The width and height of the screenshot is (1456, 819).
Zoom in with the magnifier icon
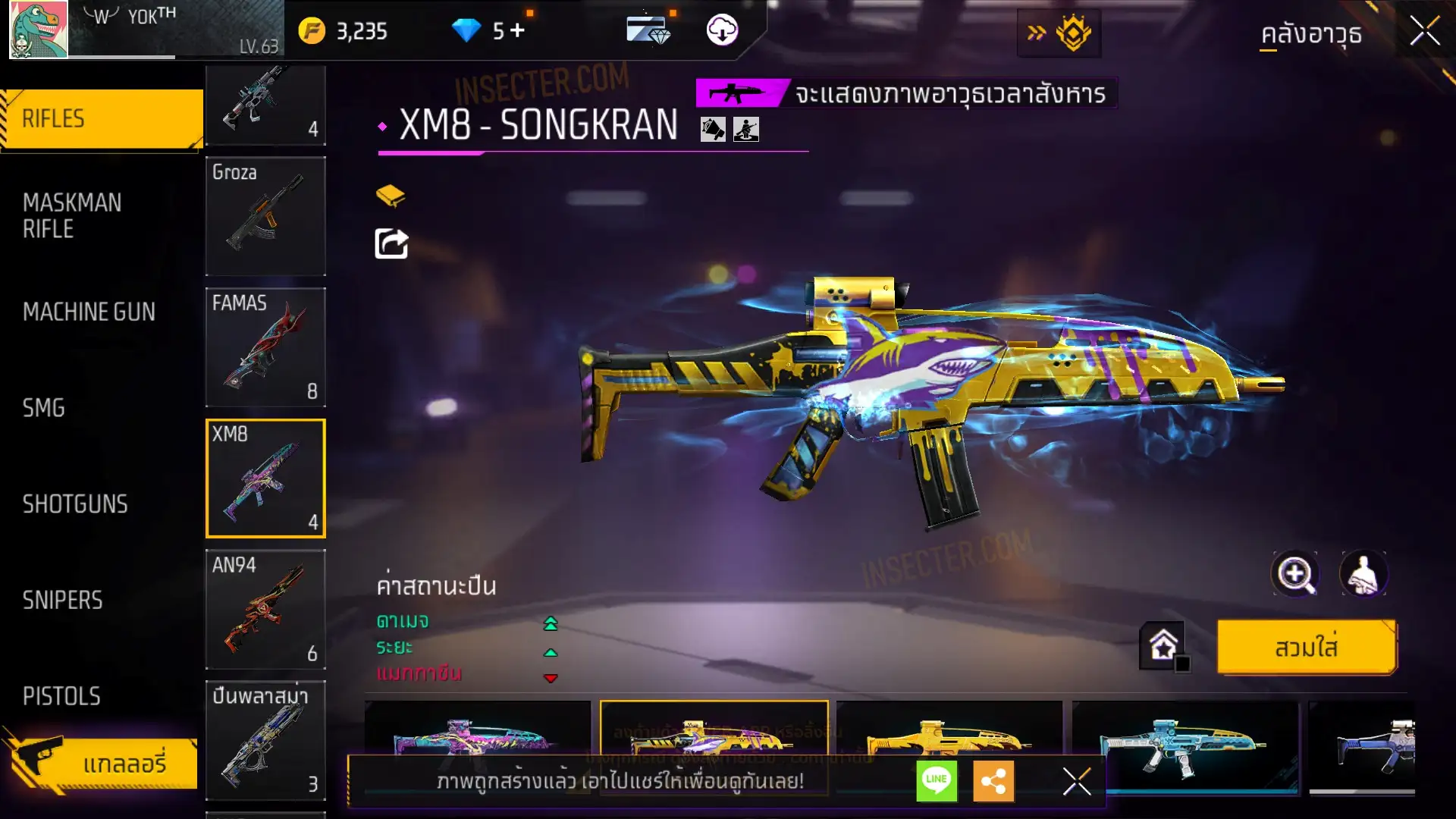[x=1294, y=574]
